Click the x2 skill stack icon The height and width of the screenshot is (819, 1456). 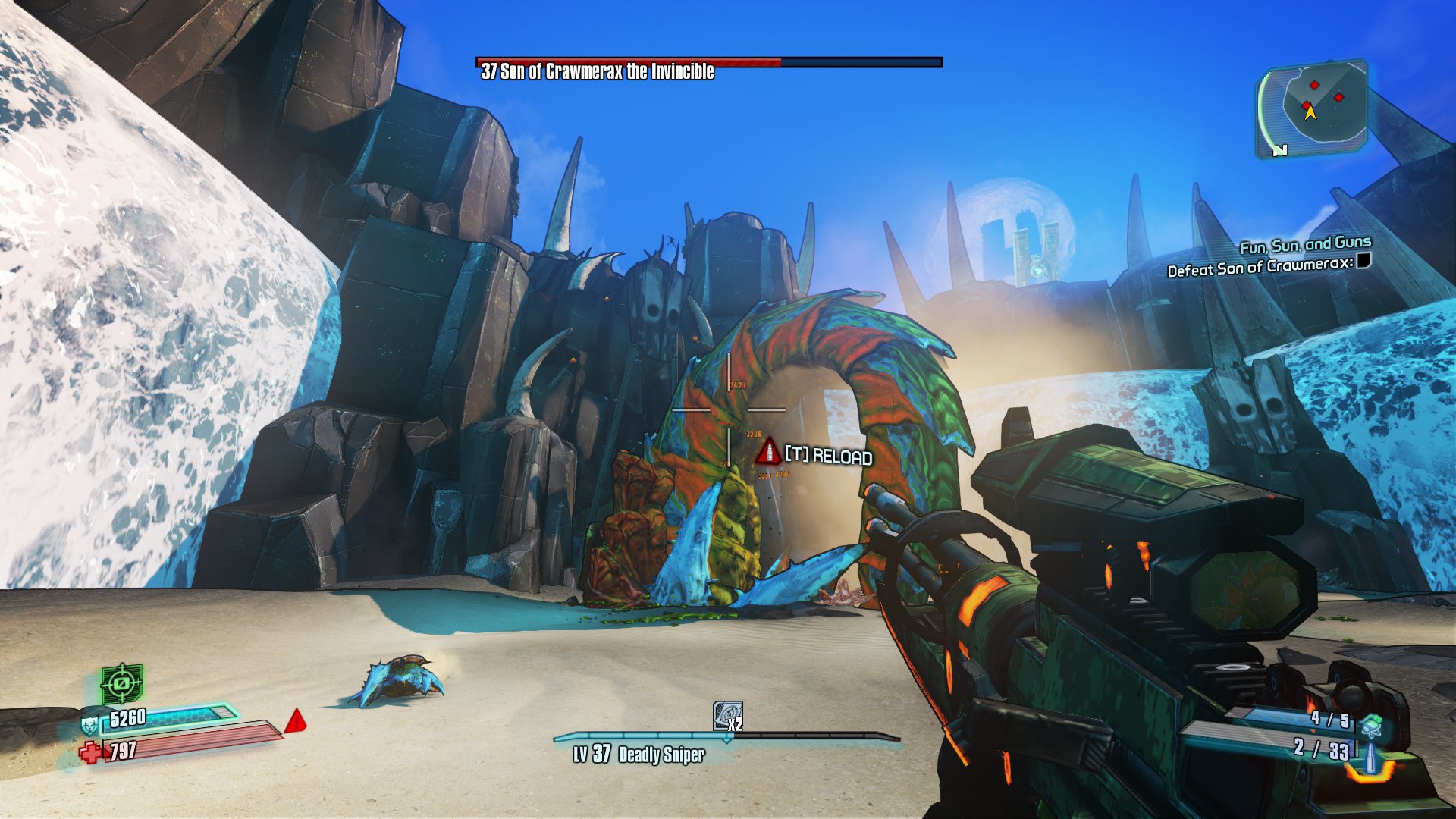click(x=727, y=716)
